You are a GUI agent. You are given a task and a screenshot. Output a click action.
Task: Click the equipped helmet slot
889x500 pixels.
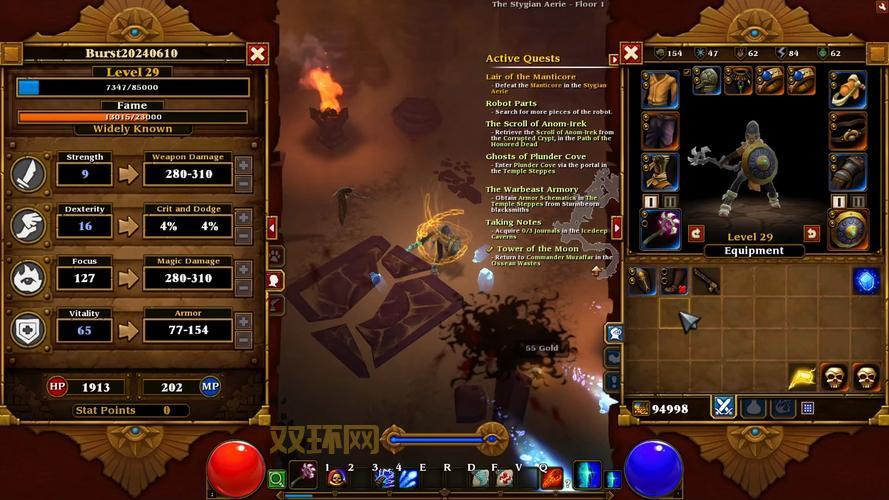coord(707,81)
